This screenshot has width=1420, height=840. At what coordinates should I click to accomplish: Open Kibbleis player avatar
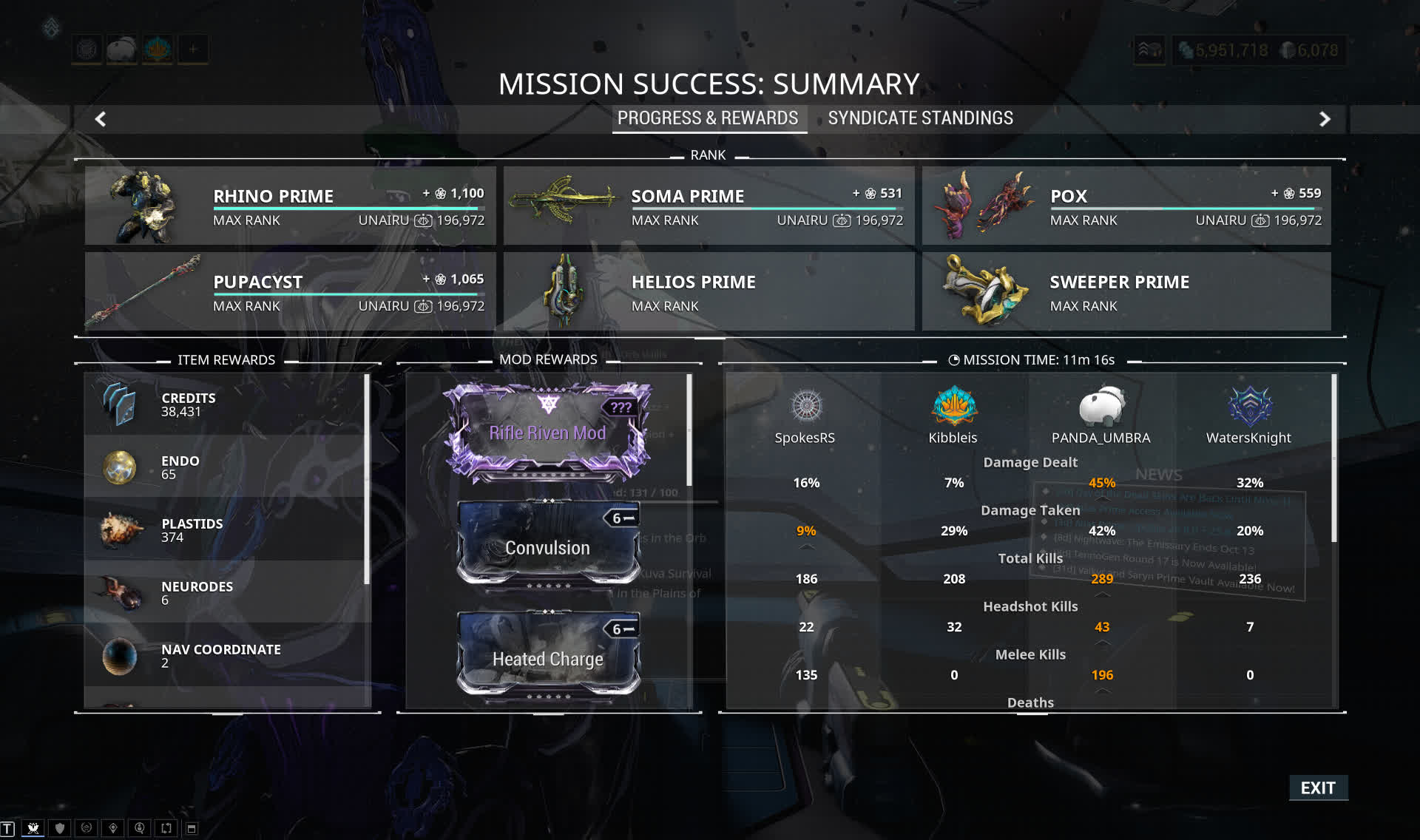click(x=954, y=406)
